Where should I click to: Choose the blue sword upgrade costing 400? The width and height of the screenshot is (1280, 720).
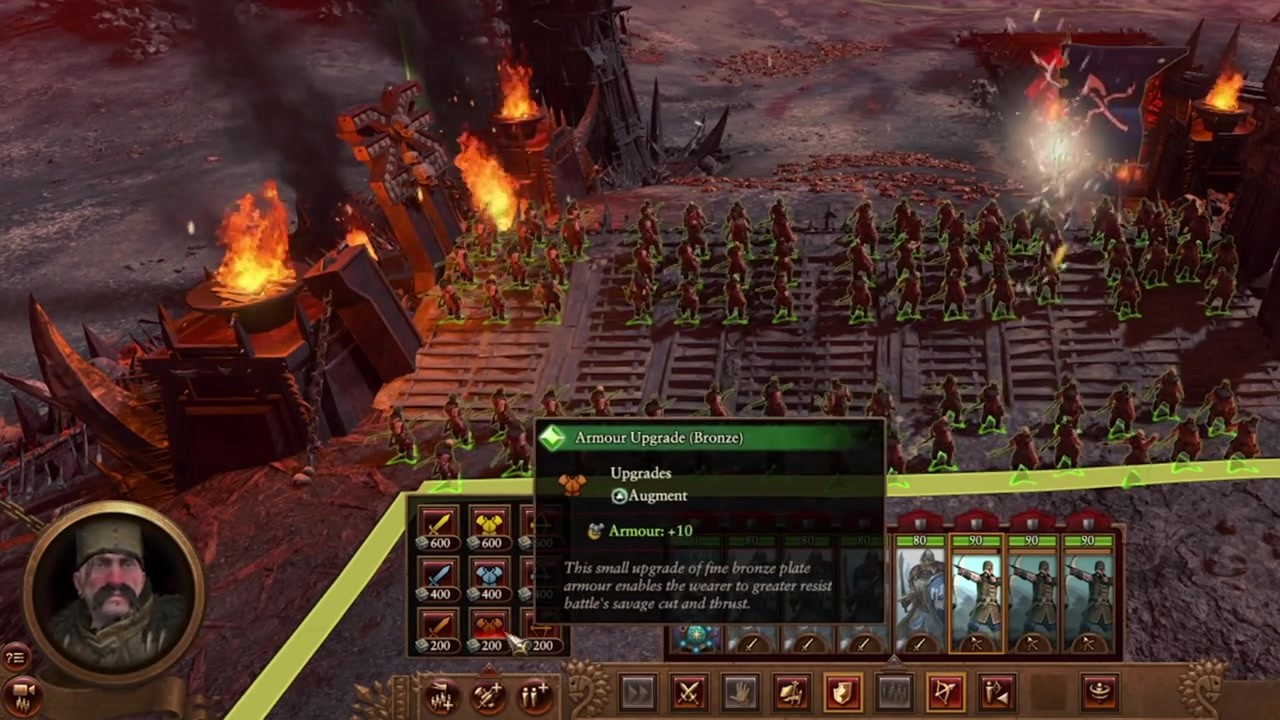pos(438,579)
